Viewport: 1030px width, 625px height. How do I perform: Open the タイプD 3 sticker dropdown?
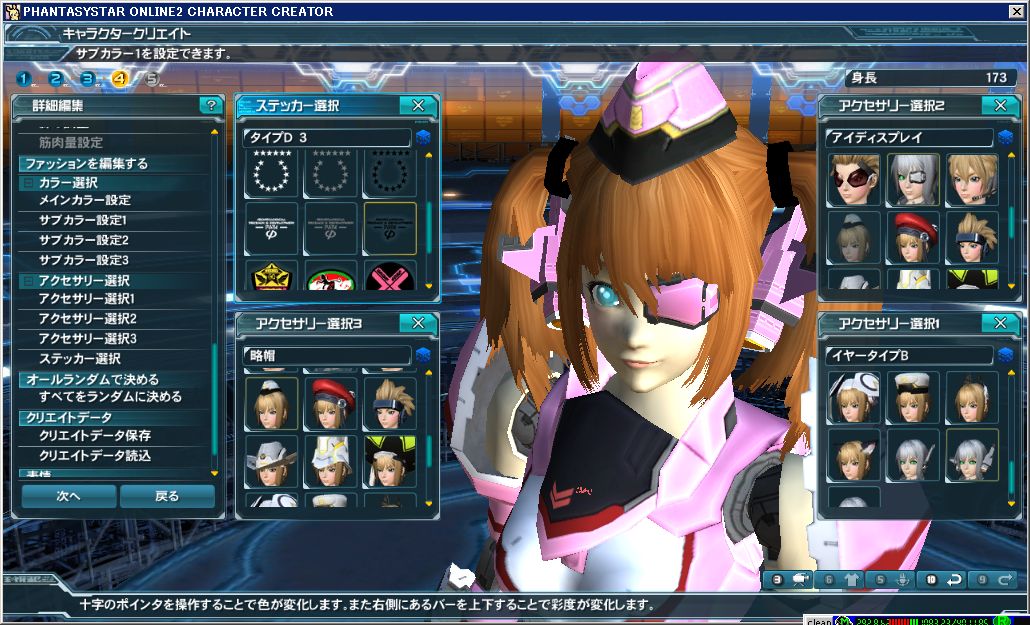coord(422,137)
